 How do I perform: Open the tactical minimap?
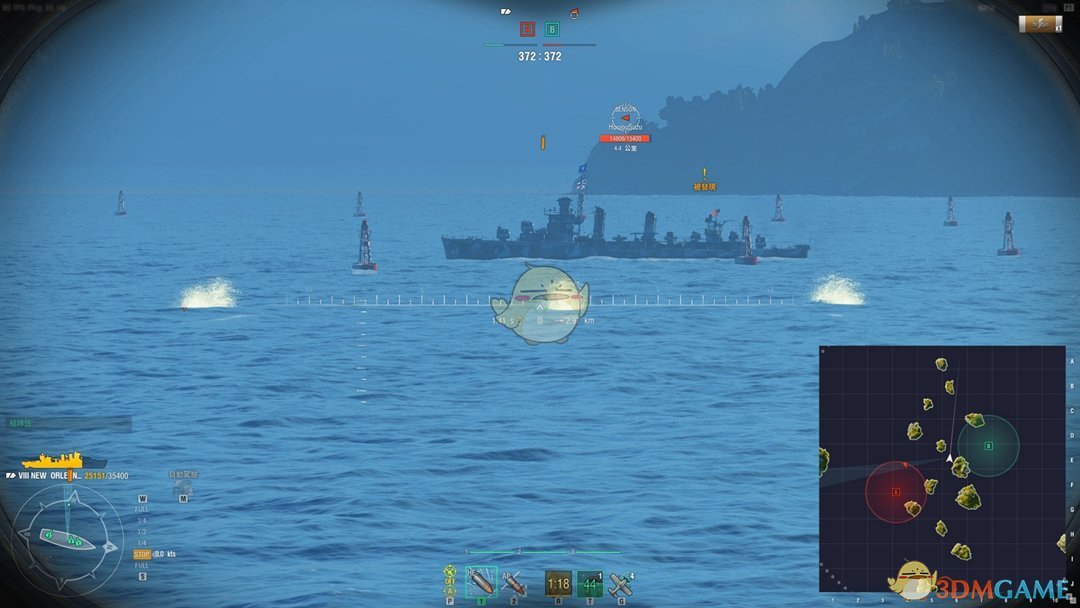(942, 468)
